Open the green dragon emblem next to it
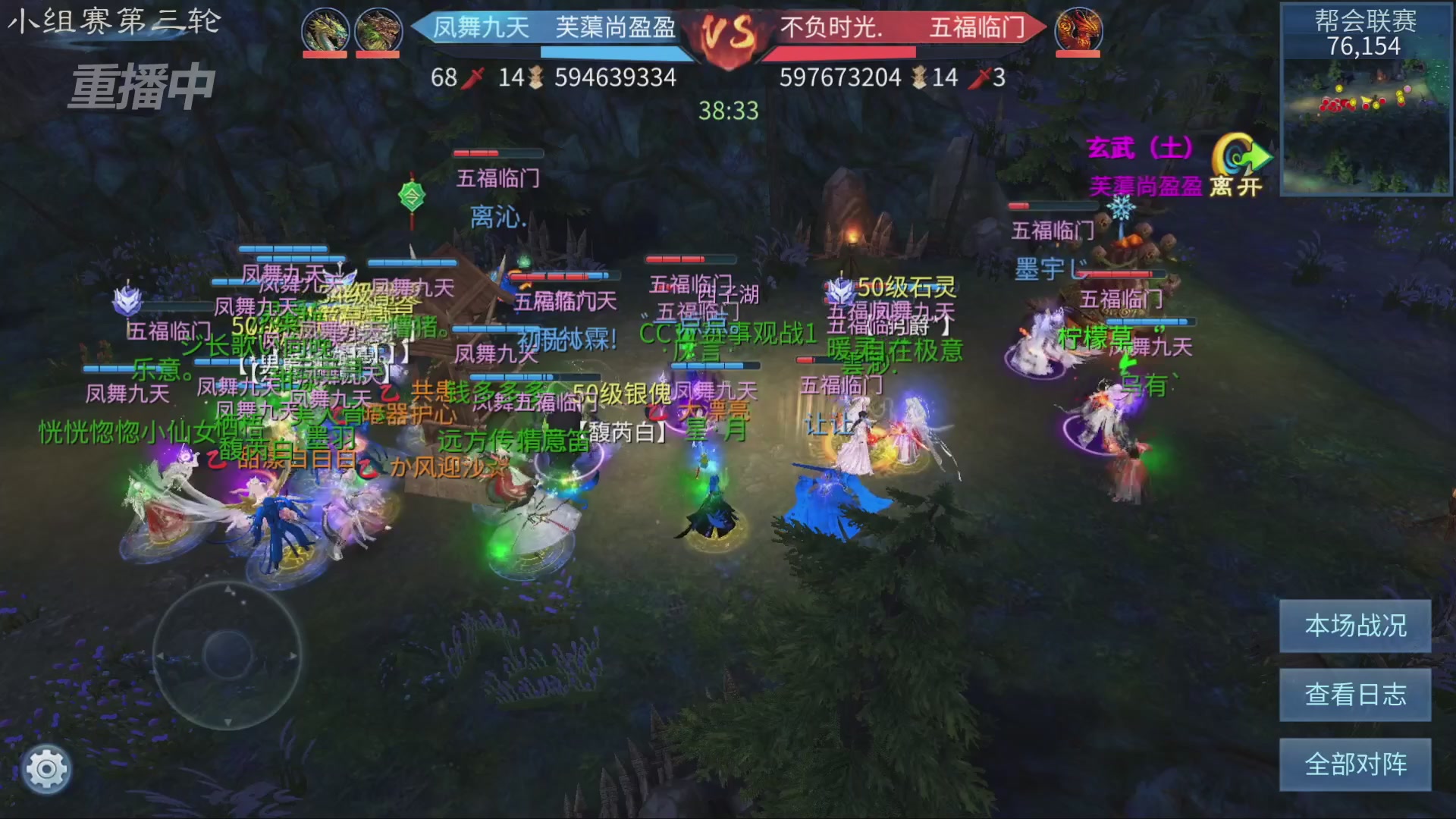1456x819 pixels. coord(377,30)
